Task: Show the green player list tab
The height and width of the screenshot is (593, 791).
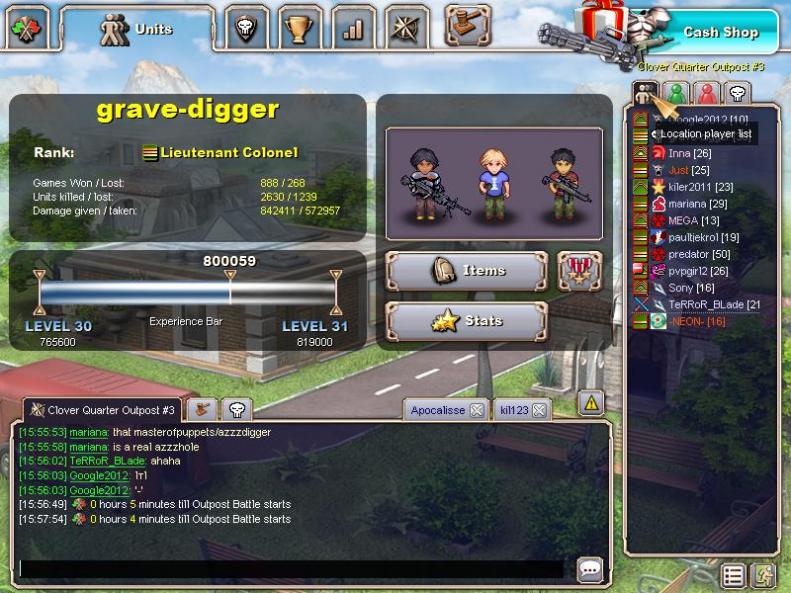Action: click(x=677, y=94)
